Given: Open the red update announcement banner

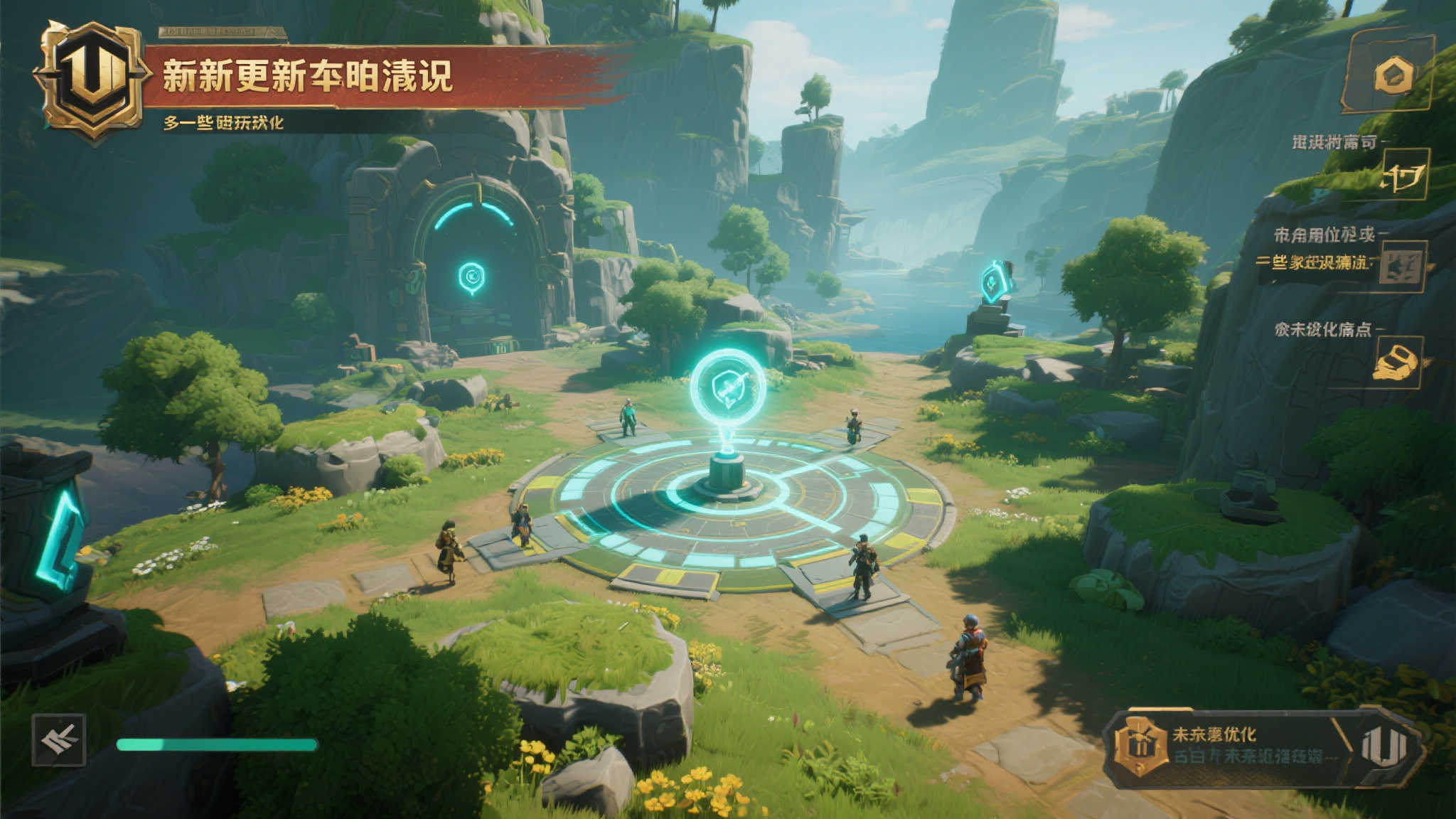Looking at the screenshot, I should point(384,77).
